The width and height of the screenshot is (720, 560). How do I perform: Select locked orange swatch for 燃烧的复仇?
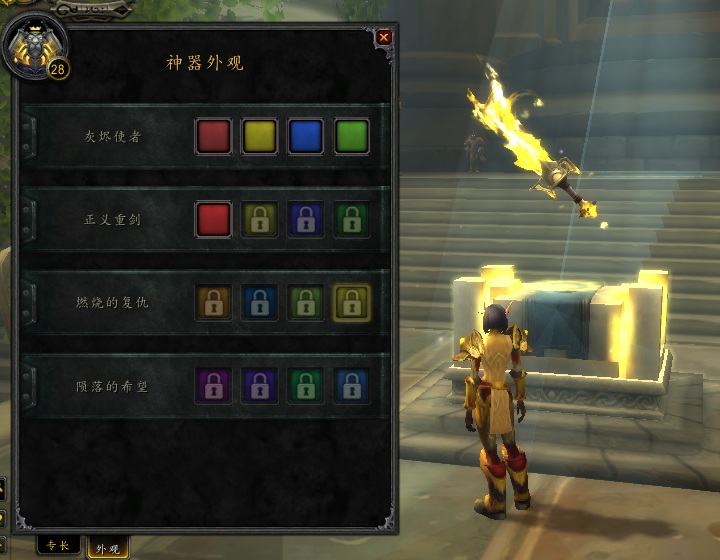click(214, 302)
